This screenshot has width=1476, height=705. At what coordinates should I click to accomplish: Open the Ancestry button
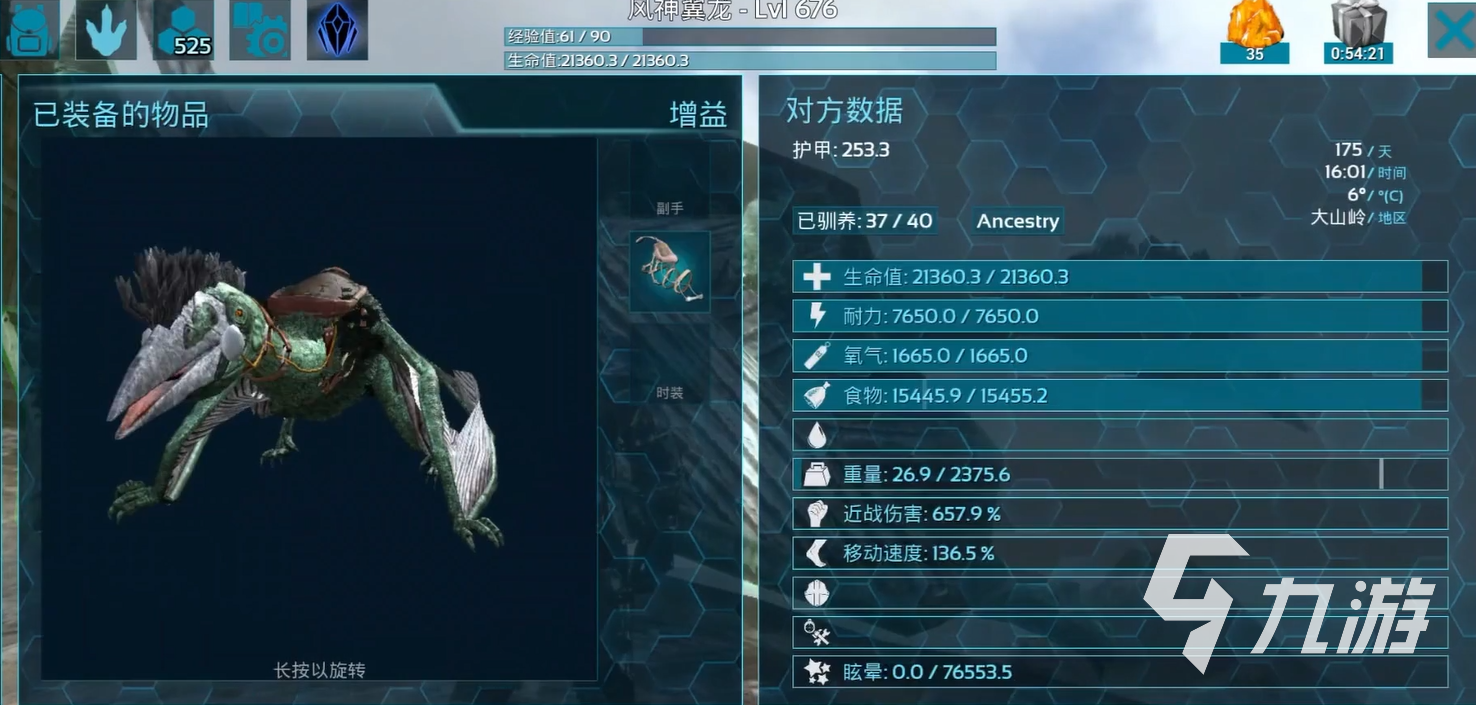click(1017, 221)
